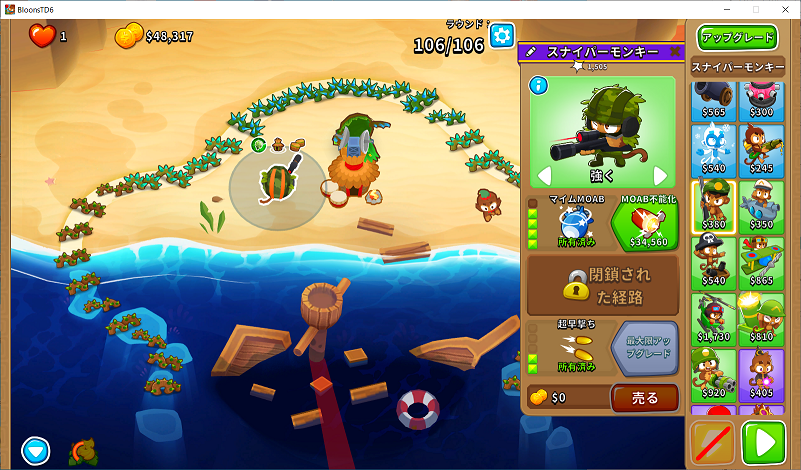Choose the $540 ice monkey tower

pyautogui.click(x=714, y=150)
